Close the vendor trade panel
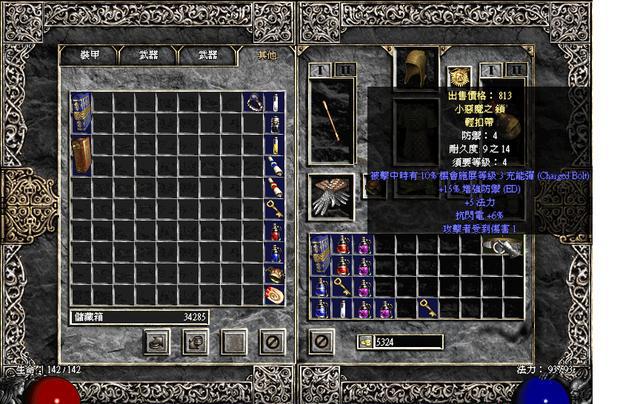Viewport: 640px width, 404px height. 273,341
